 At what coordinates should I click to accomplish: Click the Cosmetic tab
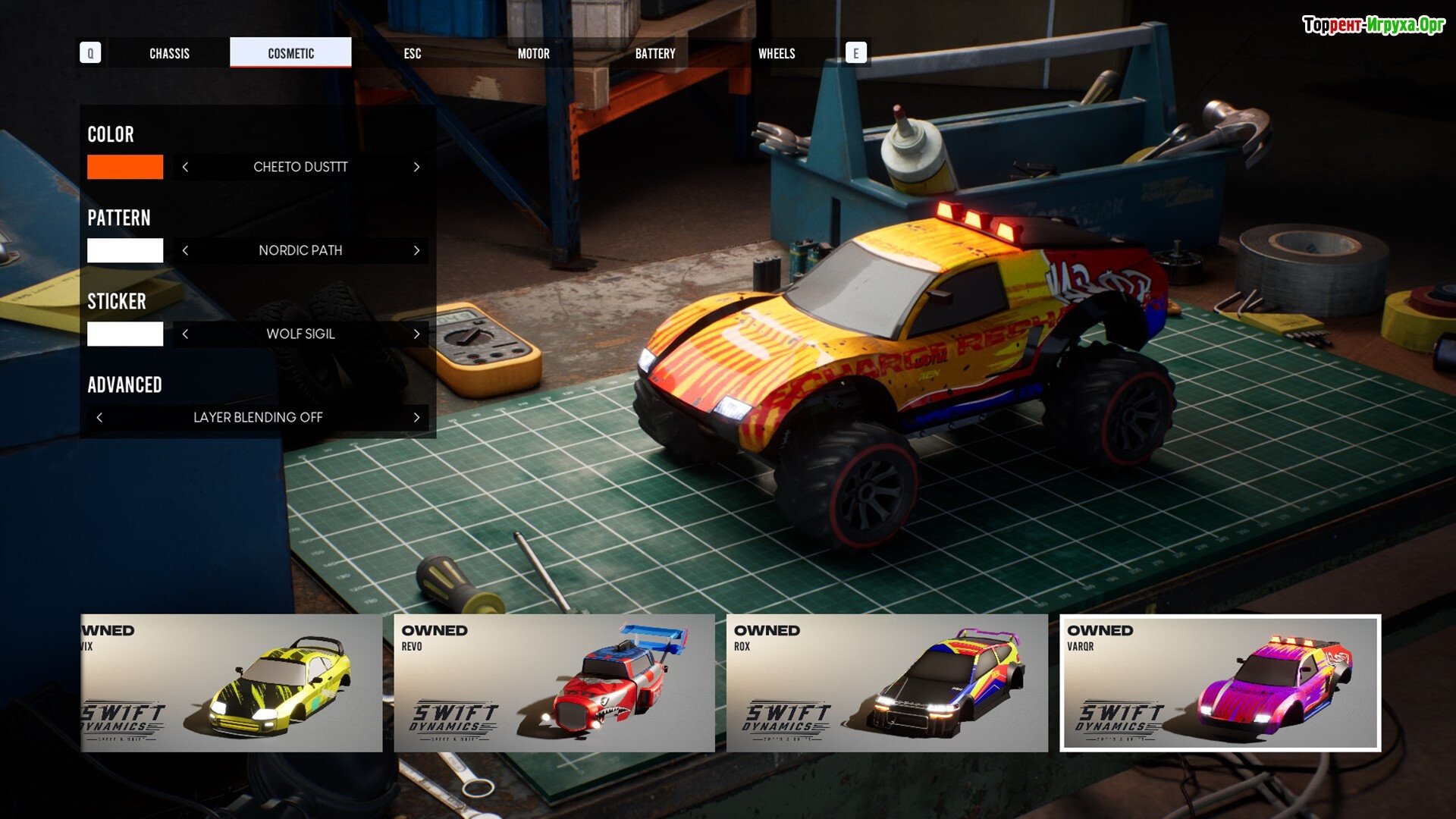290,53
